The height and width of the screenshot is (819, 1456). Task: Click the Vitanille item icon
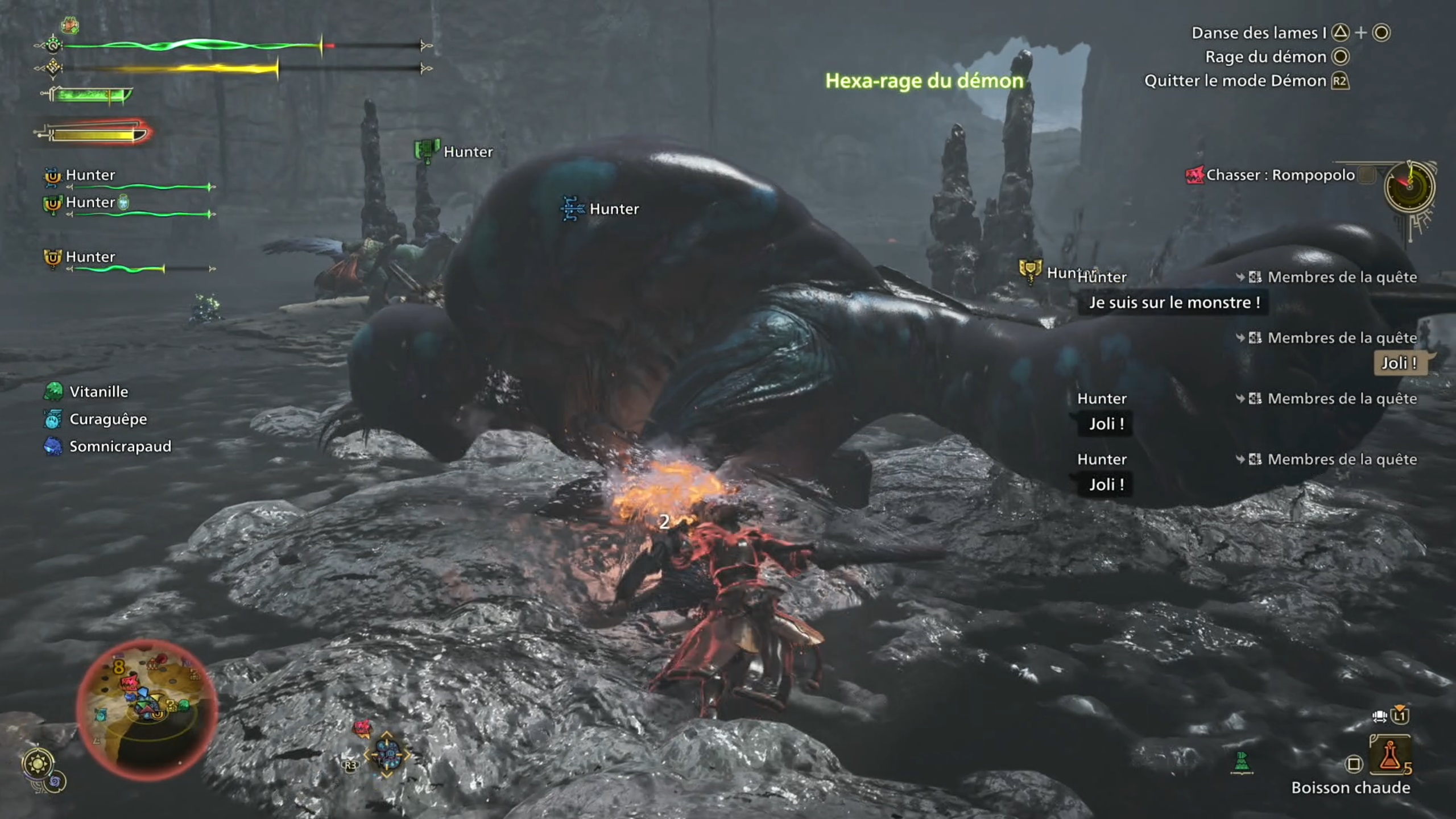tap(52, 391)
